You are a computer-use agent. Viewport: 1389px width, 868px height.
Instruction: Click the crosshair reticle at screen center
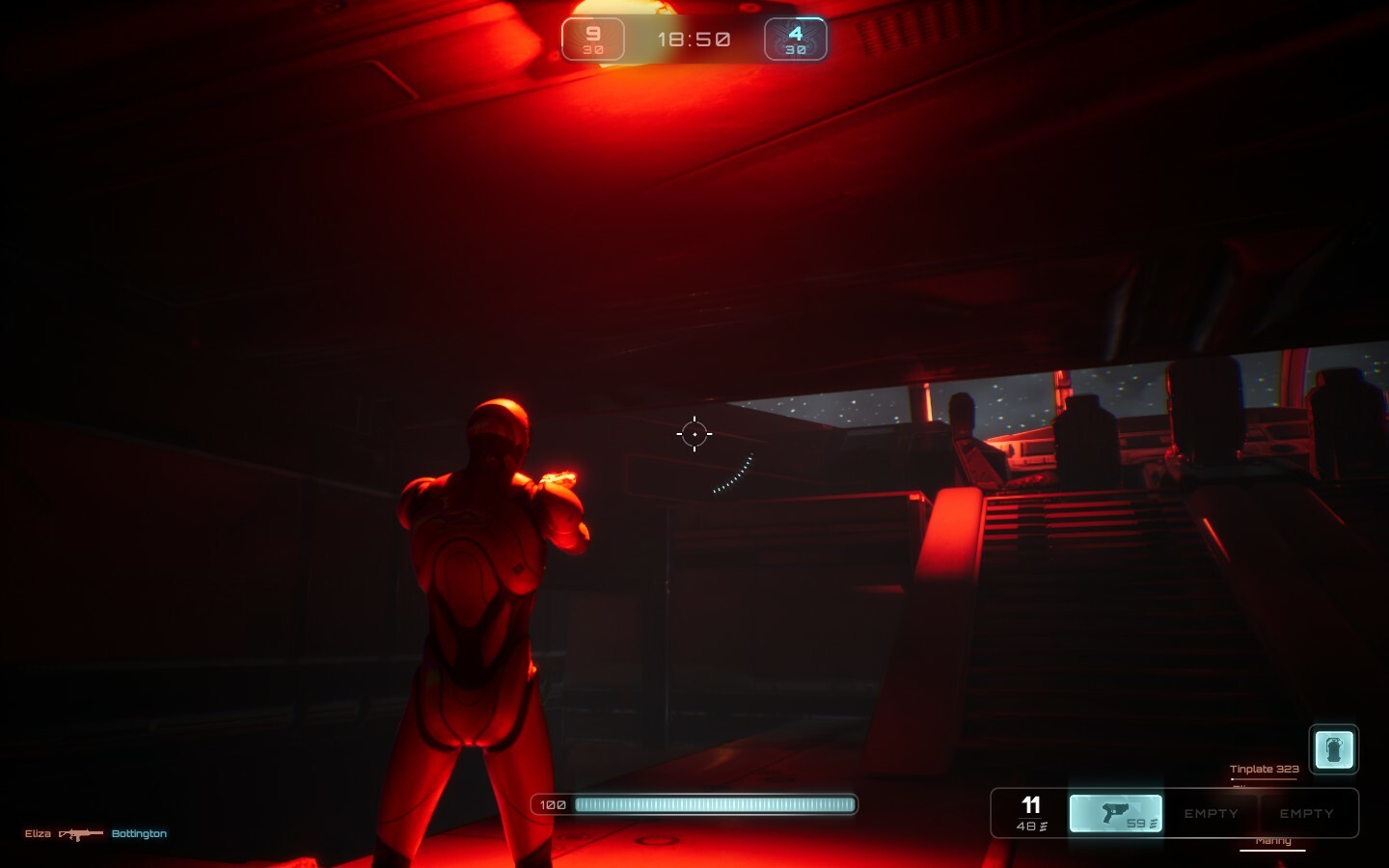(x=694, y=434)
